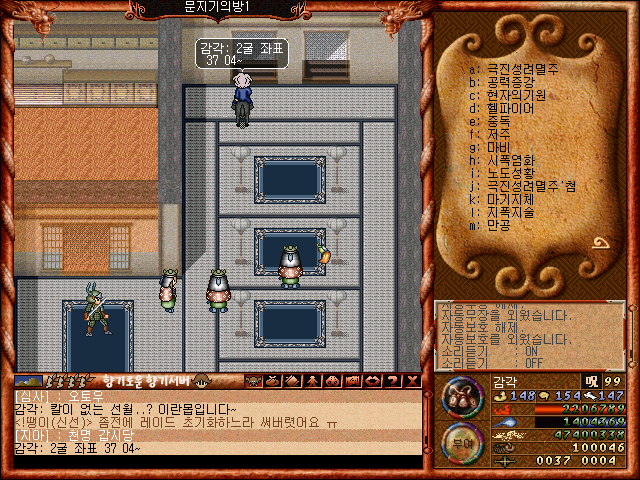Select the 현자의기원 spell entry
The height and width of the screenshot is (480, 640).
pos(510,95)
